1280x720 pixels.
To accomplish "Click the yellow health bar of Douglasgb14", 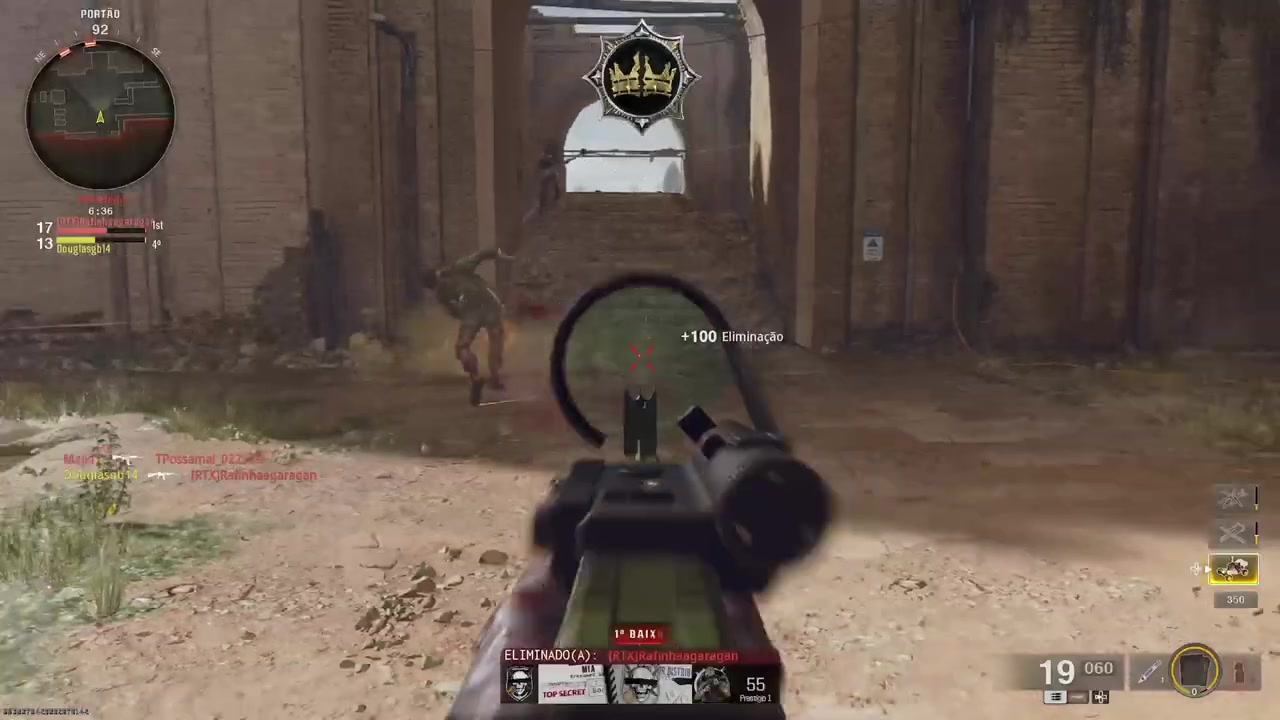I will tap(75, 239).
